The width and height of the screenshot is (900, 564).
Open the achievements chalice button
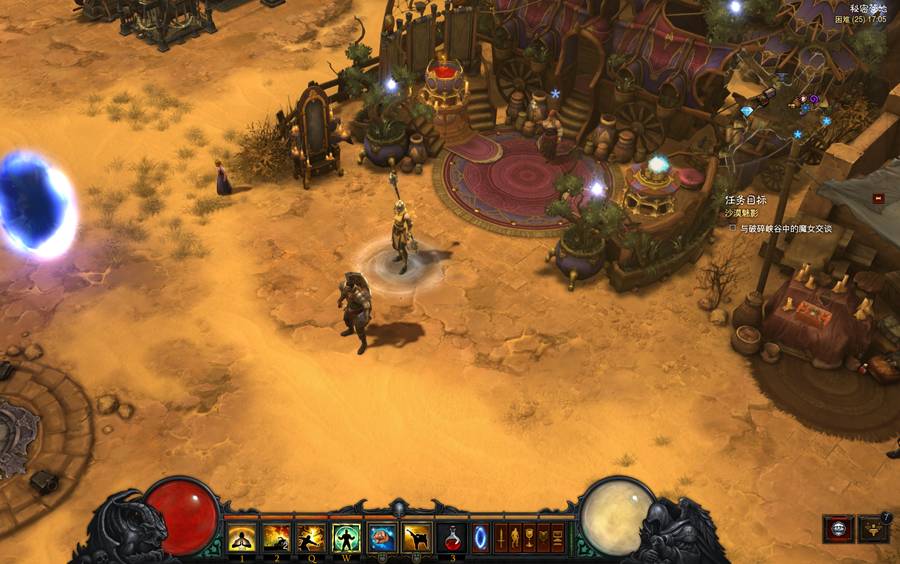coord(529,538)
